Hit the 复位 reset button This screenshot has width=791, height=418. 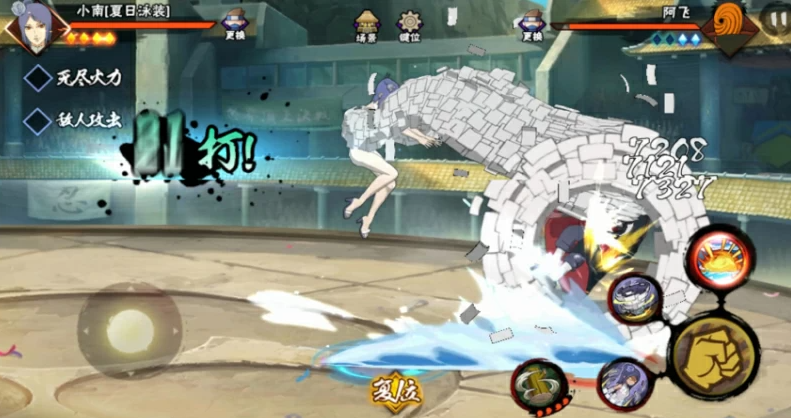[x=397, y=390]
